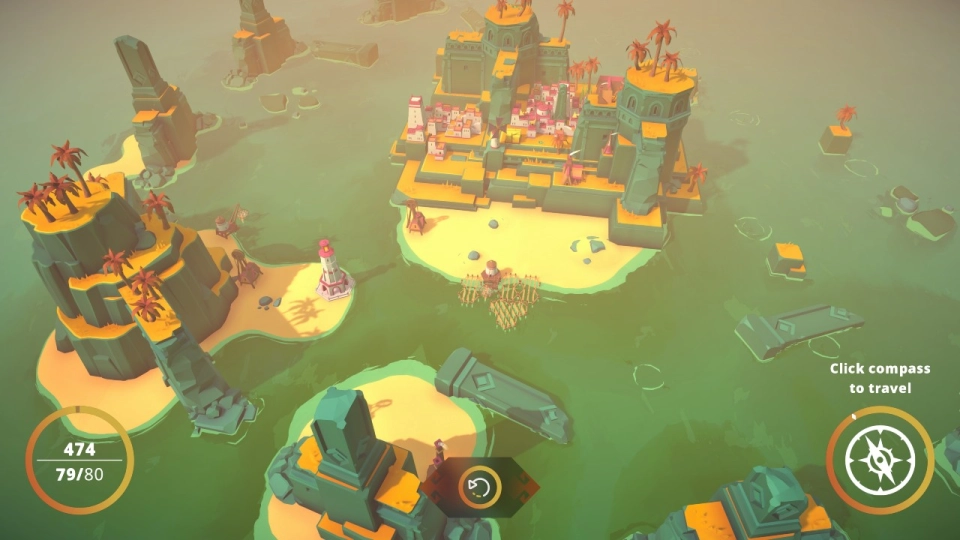Click the compass to travel
The height and width of the screenshot is (540, 960).
point(879,460)
